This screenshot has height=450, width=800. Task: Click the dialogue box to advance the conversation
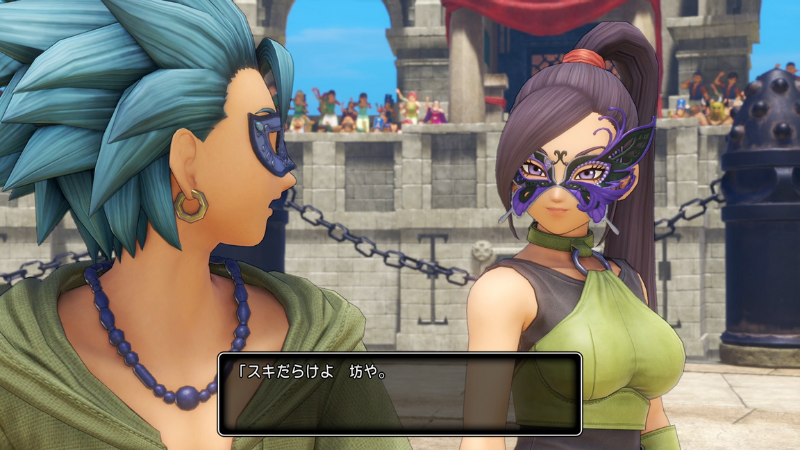[399, 393]
